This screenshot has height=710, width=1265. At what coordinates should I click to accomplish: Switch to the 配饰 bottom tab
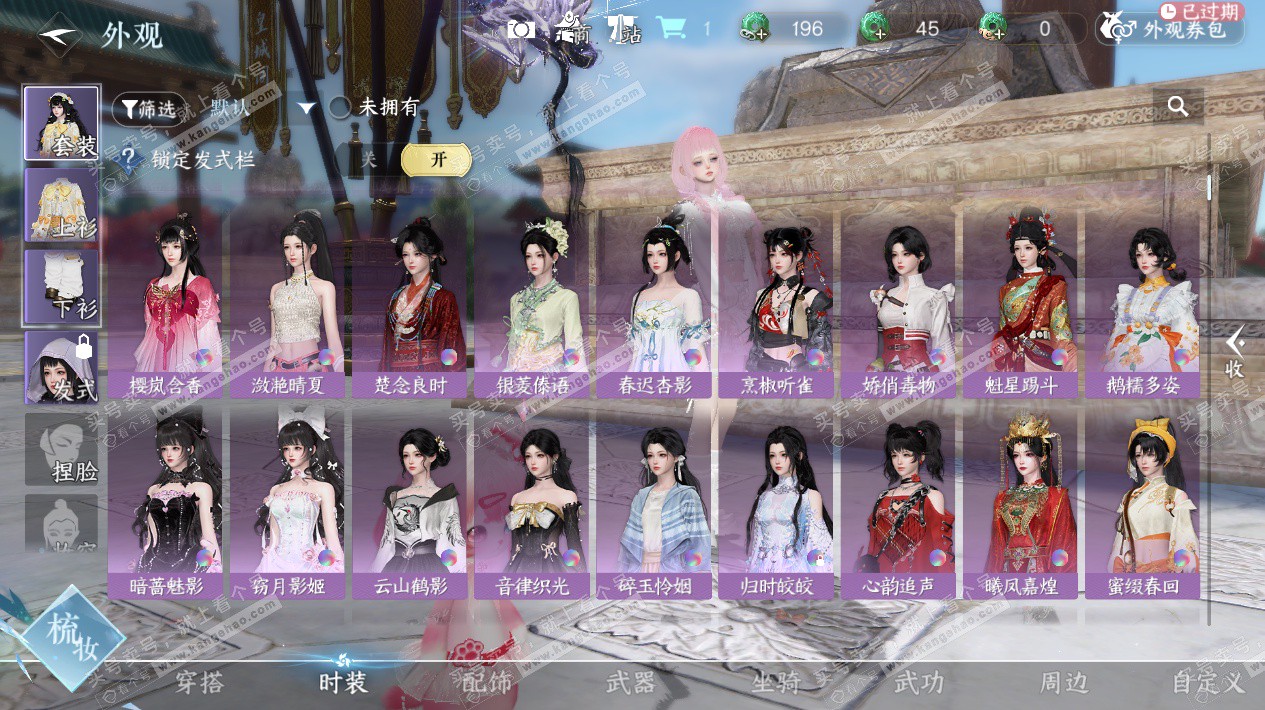487,683
